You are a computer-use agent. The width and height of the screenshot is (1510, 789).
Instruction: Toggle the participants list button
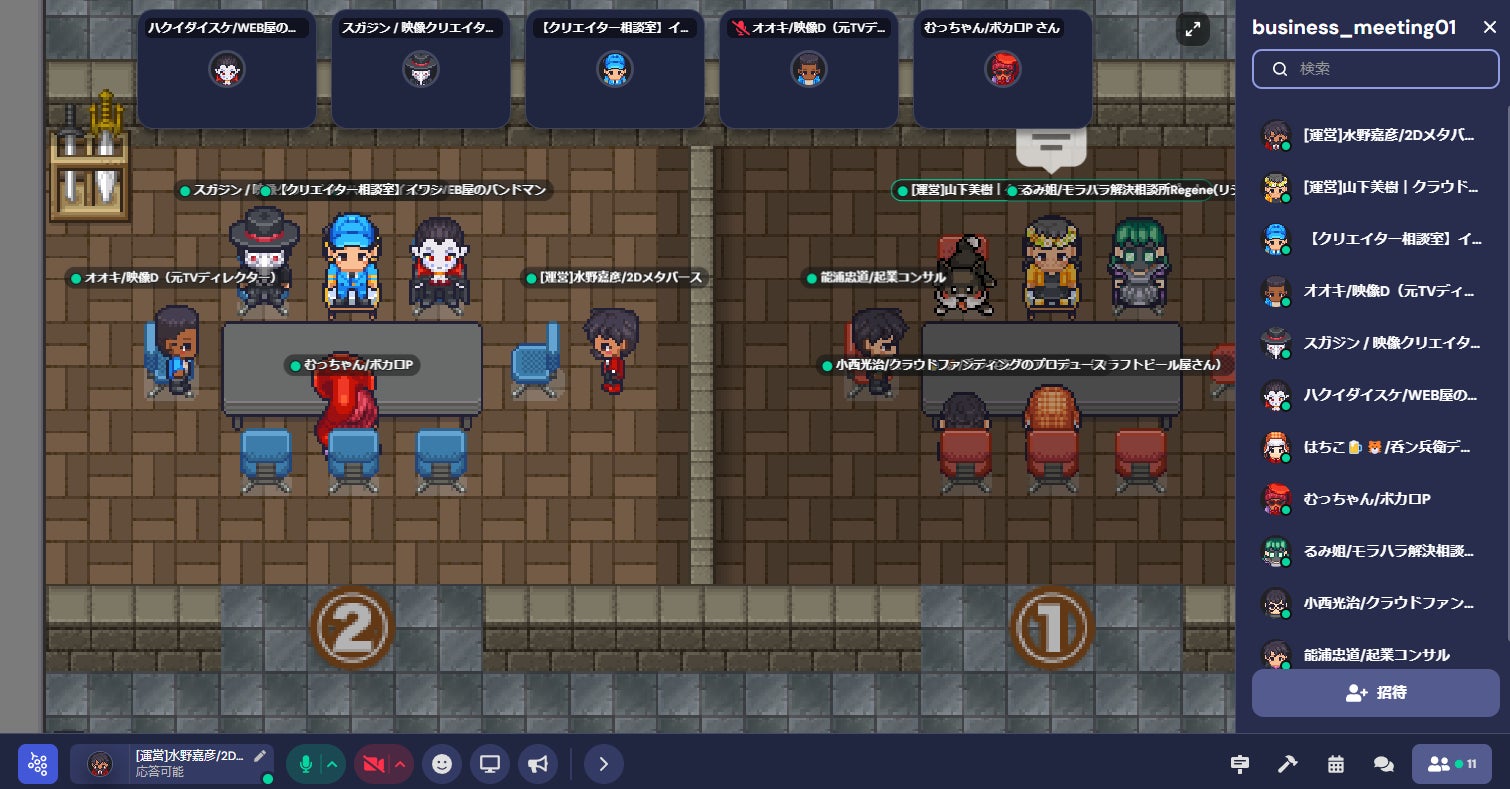pos(1451,764)
